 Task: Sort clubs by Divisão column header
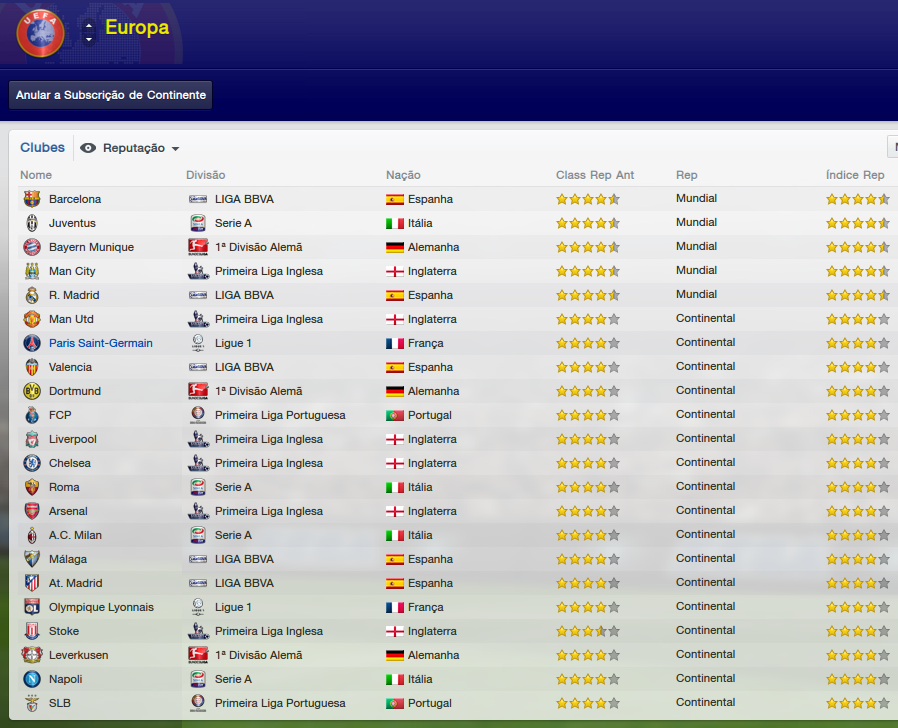click(206, 175)
